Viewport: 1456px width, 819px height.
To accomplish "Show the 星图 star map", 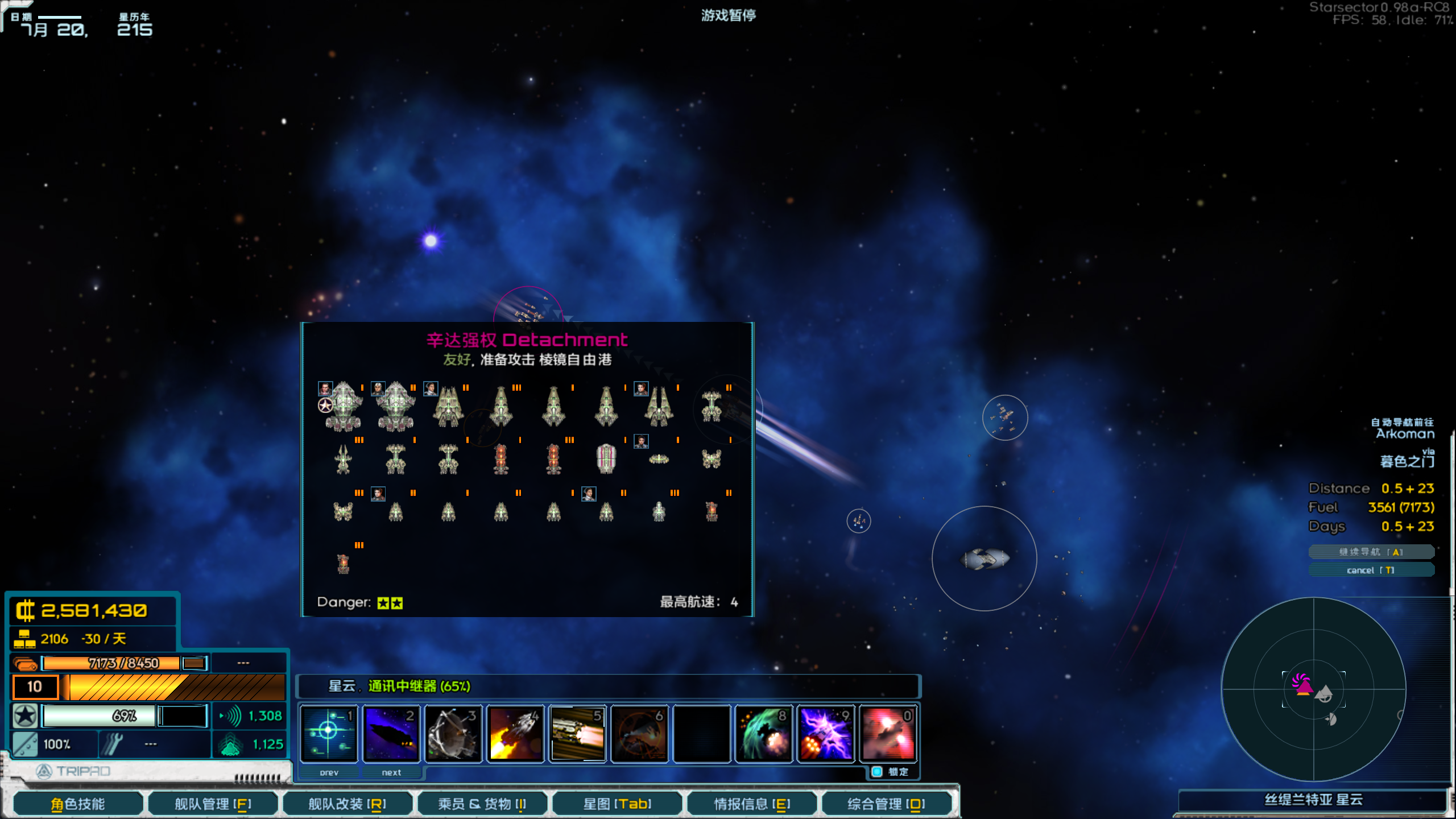I will click(x=617, y=804).
